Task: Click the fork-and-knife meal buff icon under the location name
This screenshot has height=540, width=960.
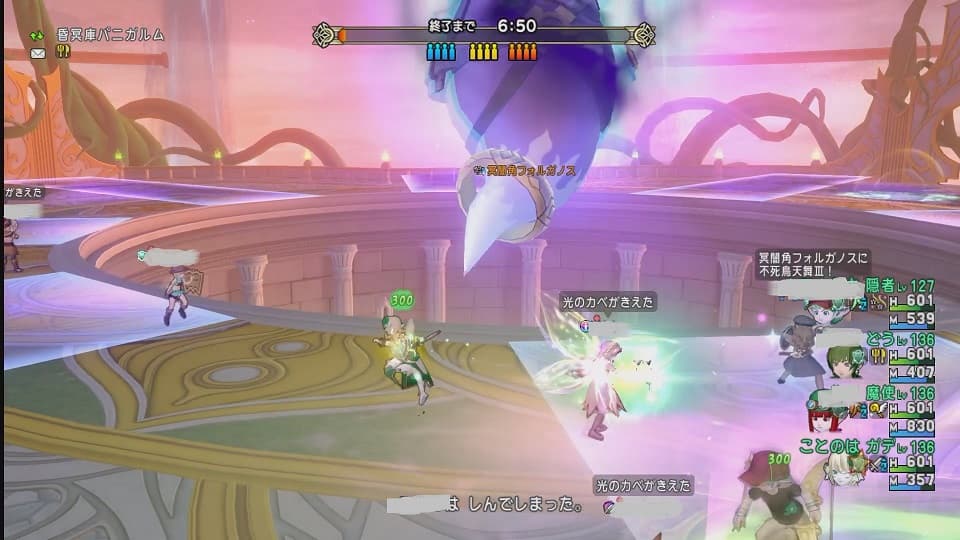Action: (63, 52)
